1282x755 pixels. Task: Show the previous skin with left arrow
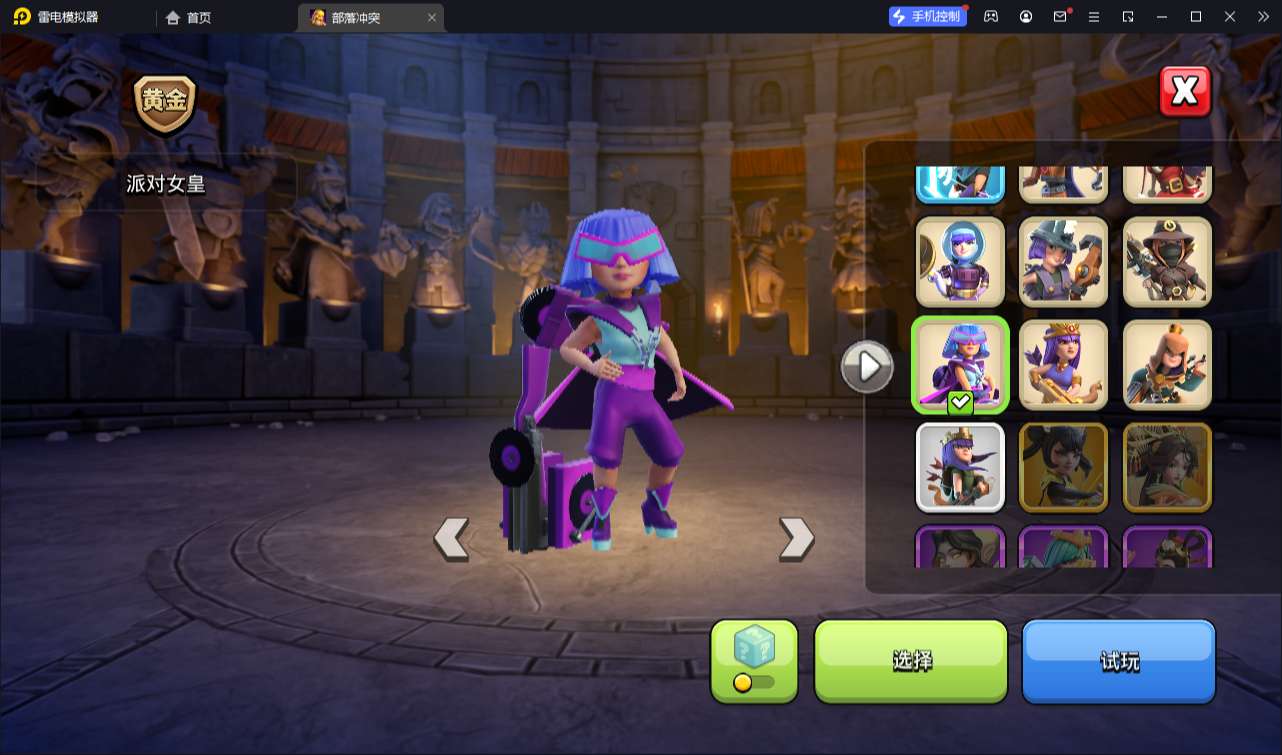click(451, 538)
